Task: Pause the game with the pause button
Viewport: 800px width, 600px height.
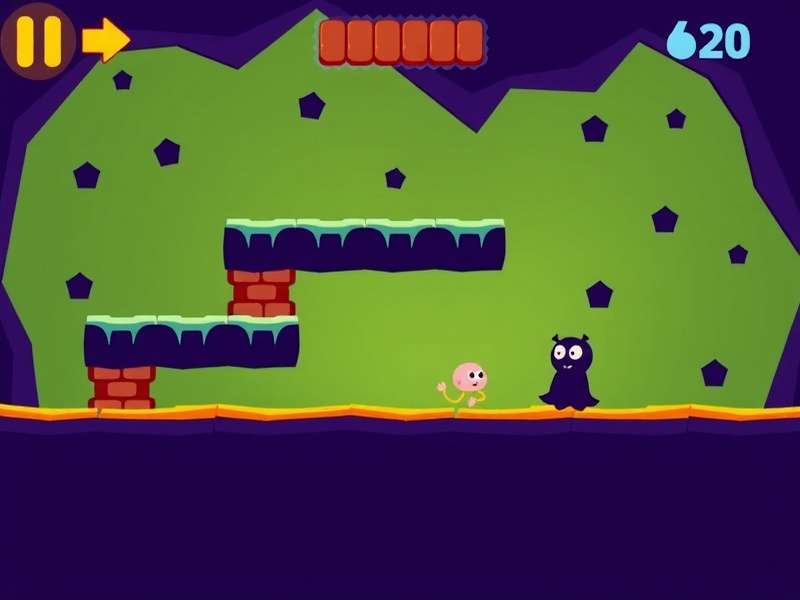Action: click(x=38, y=40)
